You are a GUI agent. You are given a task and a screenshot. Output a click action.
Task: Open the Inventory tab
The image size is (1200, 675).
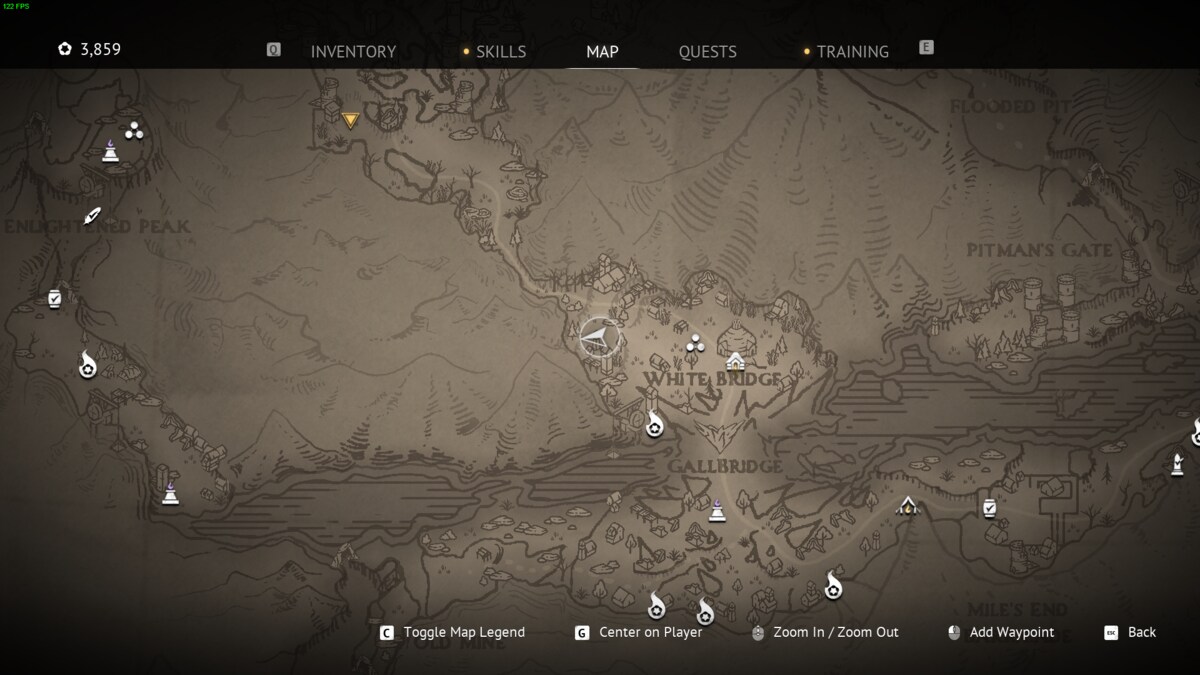click(353, 52)
